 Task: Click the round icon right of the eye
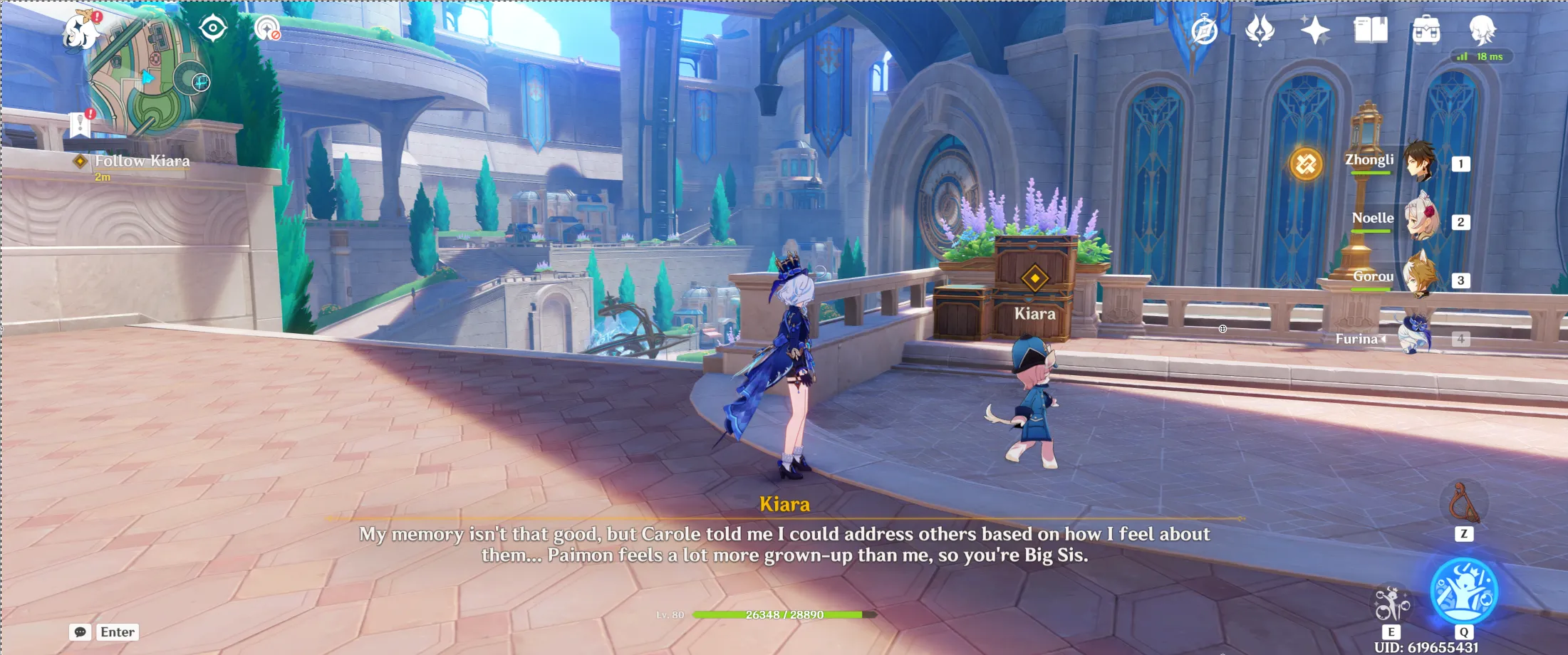(267, 28)
